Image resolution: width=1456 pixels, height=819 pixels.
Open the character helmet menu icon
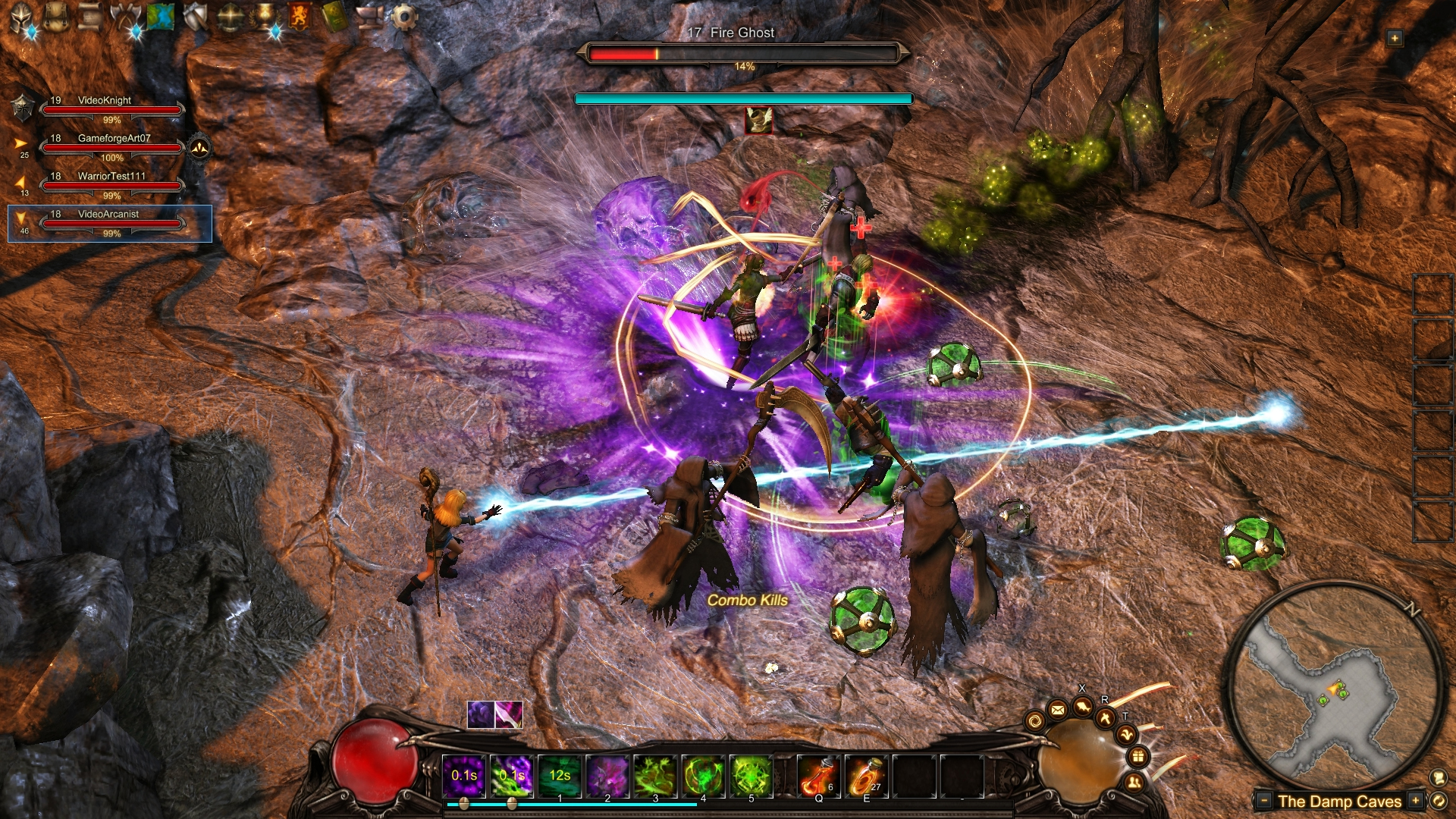20,17
